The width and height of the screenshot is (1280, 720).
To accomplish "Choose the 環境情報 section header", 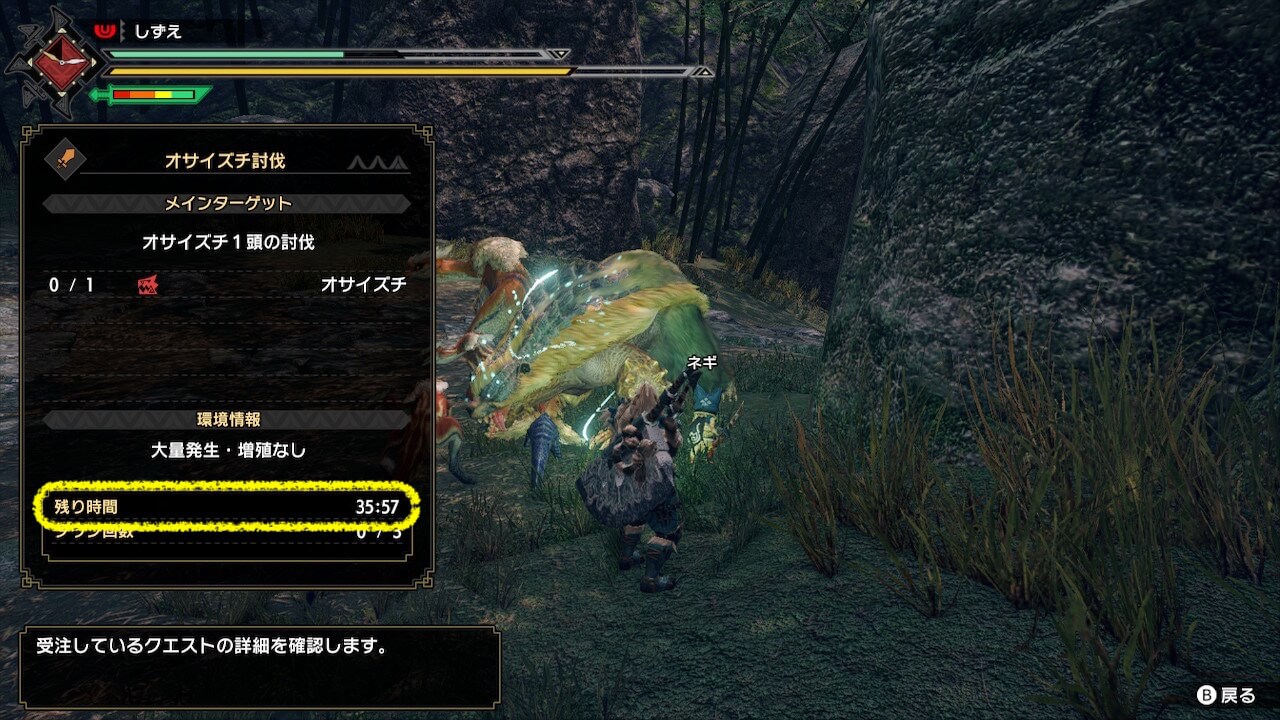I will coord(227,420).
